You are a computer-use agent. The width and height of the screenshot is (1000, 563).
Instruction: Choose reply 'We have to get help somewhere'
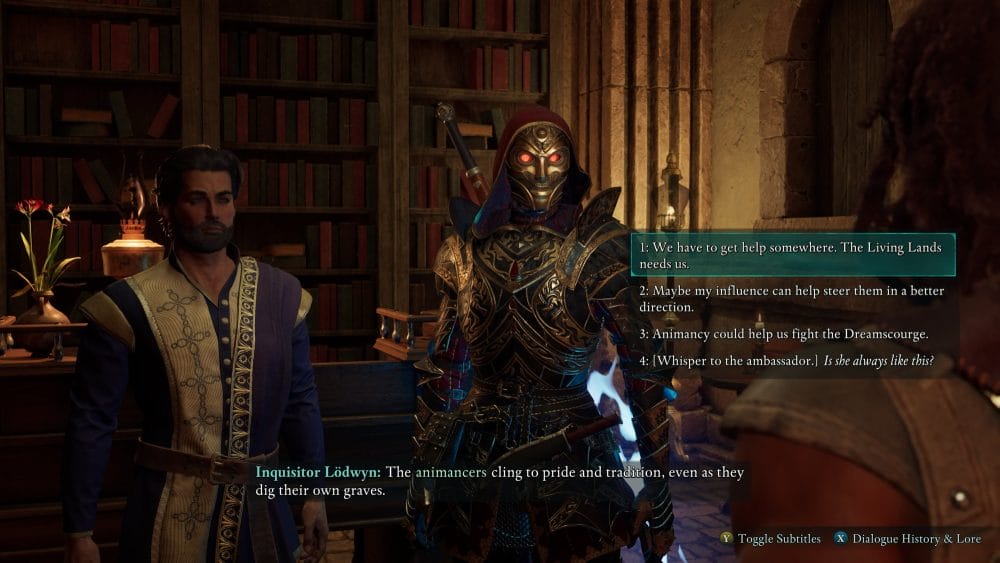click(x=792, y=255)
